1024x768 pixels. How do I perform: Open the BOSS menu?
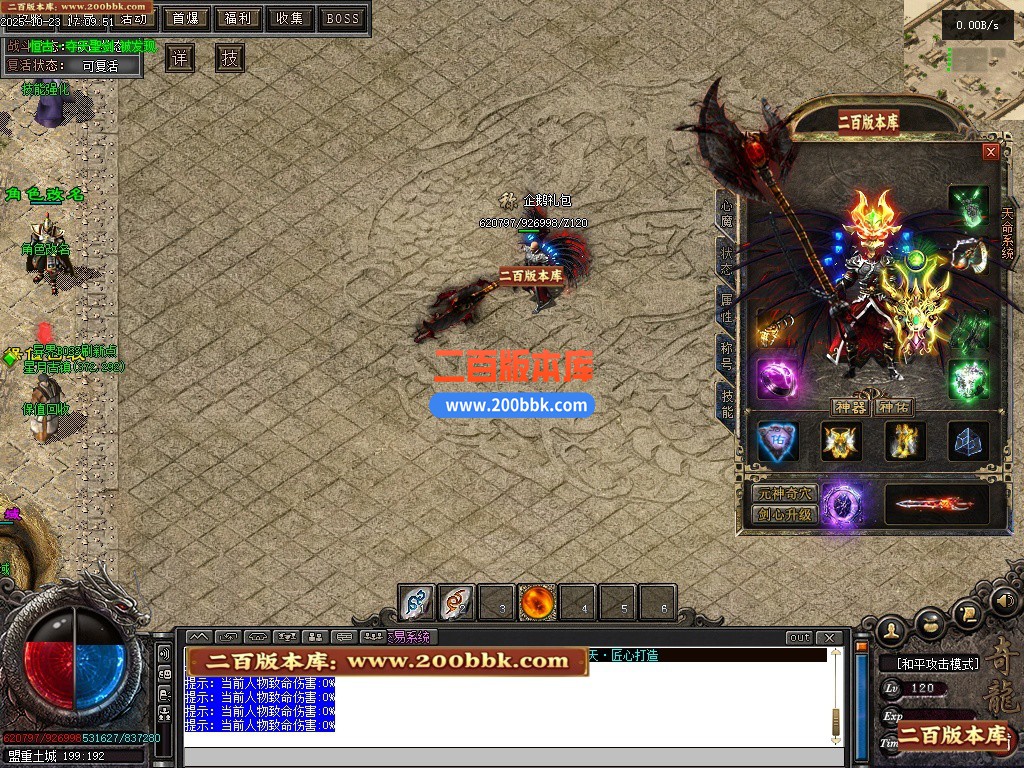tap(343, 18)
